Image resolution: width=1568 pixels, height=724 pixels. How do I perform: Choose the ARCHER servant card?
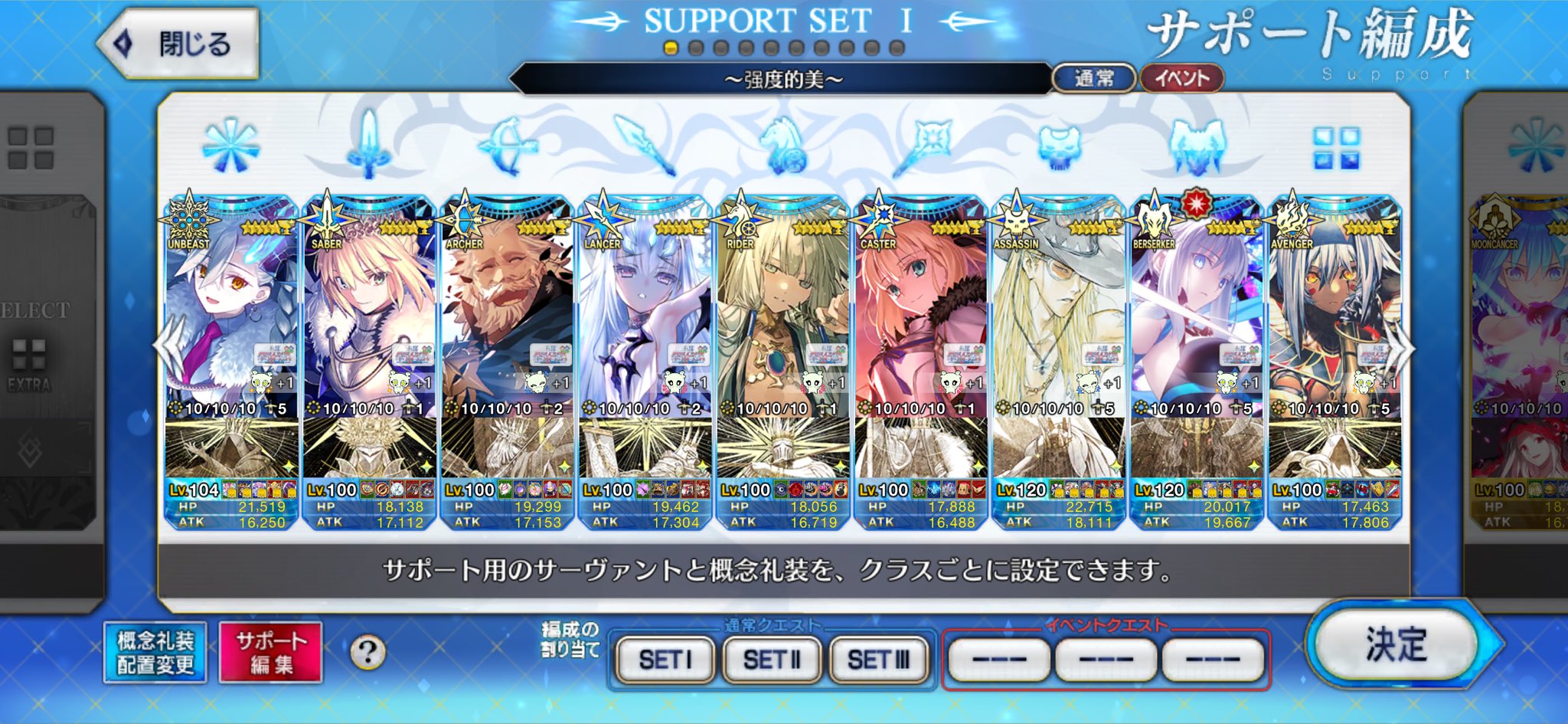(x=507, y=322)
